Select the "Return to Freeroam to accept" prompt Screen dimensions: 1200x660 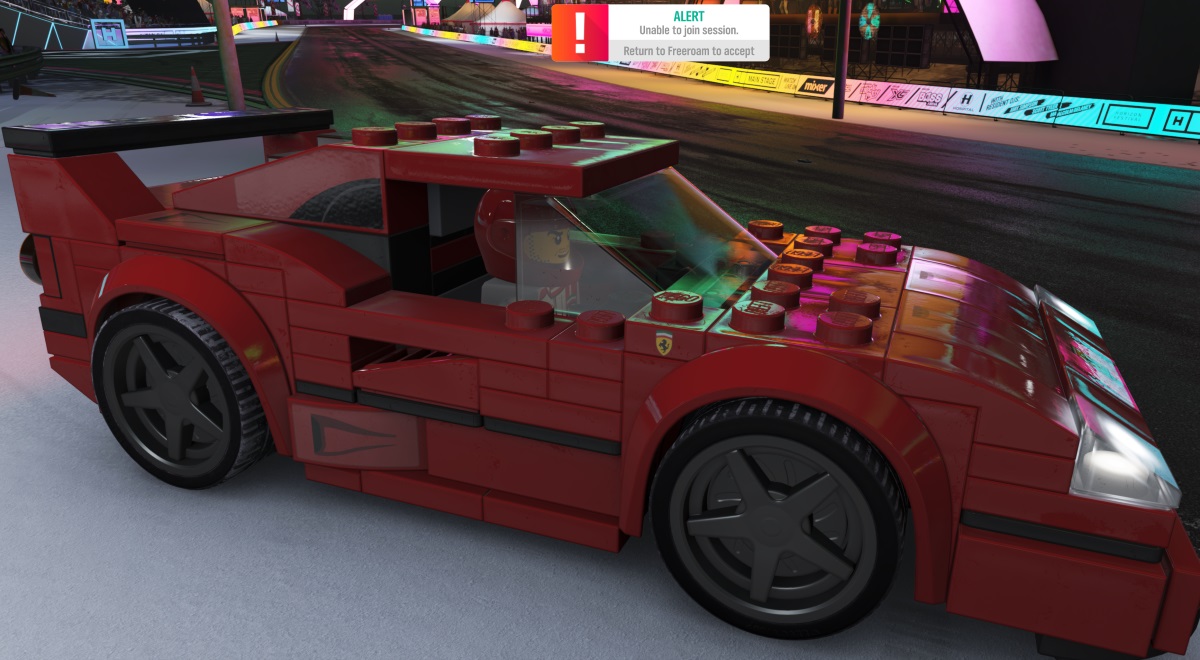(x=688, y=51)
